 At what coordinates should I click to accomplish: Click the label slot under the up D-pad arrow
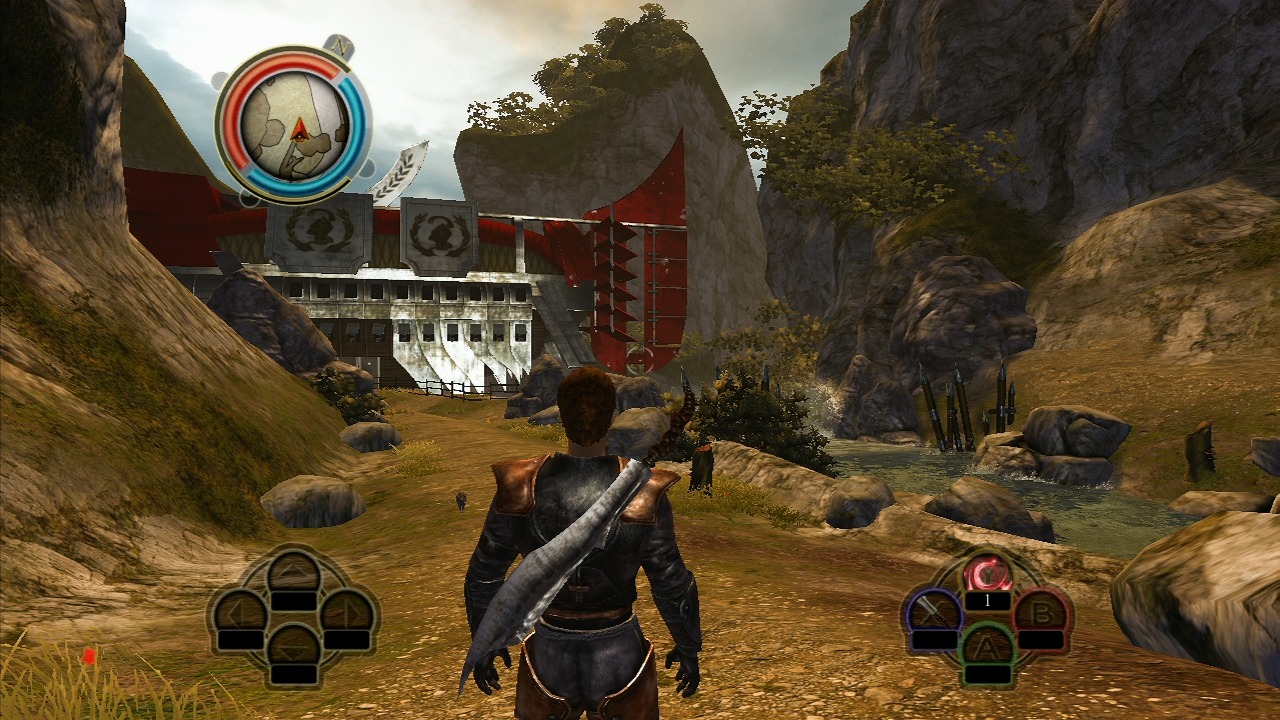coord(294,600)
